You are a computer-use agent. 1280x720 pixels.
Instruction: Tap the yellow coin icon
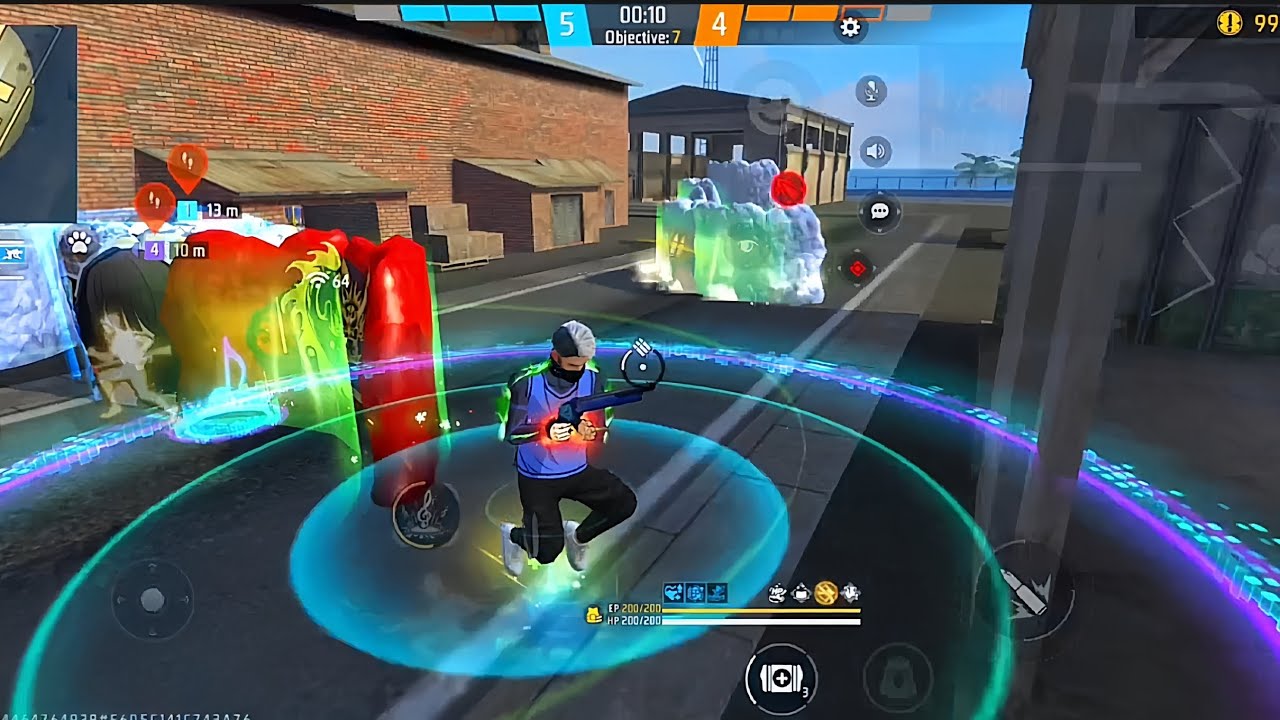(1230, 24)
